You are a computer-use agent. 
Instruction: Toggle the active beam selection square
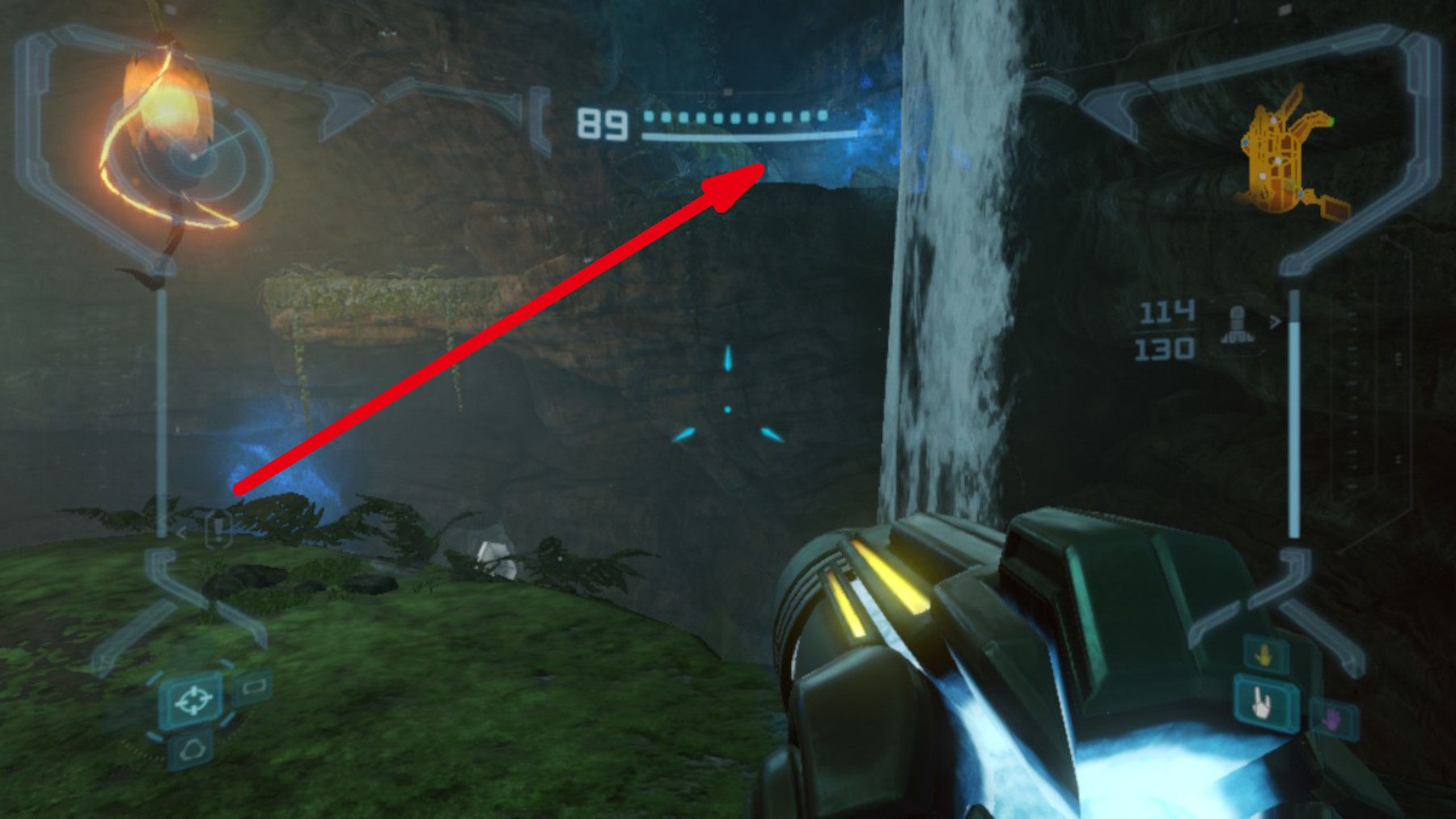(x=1261, y=704)
